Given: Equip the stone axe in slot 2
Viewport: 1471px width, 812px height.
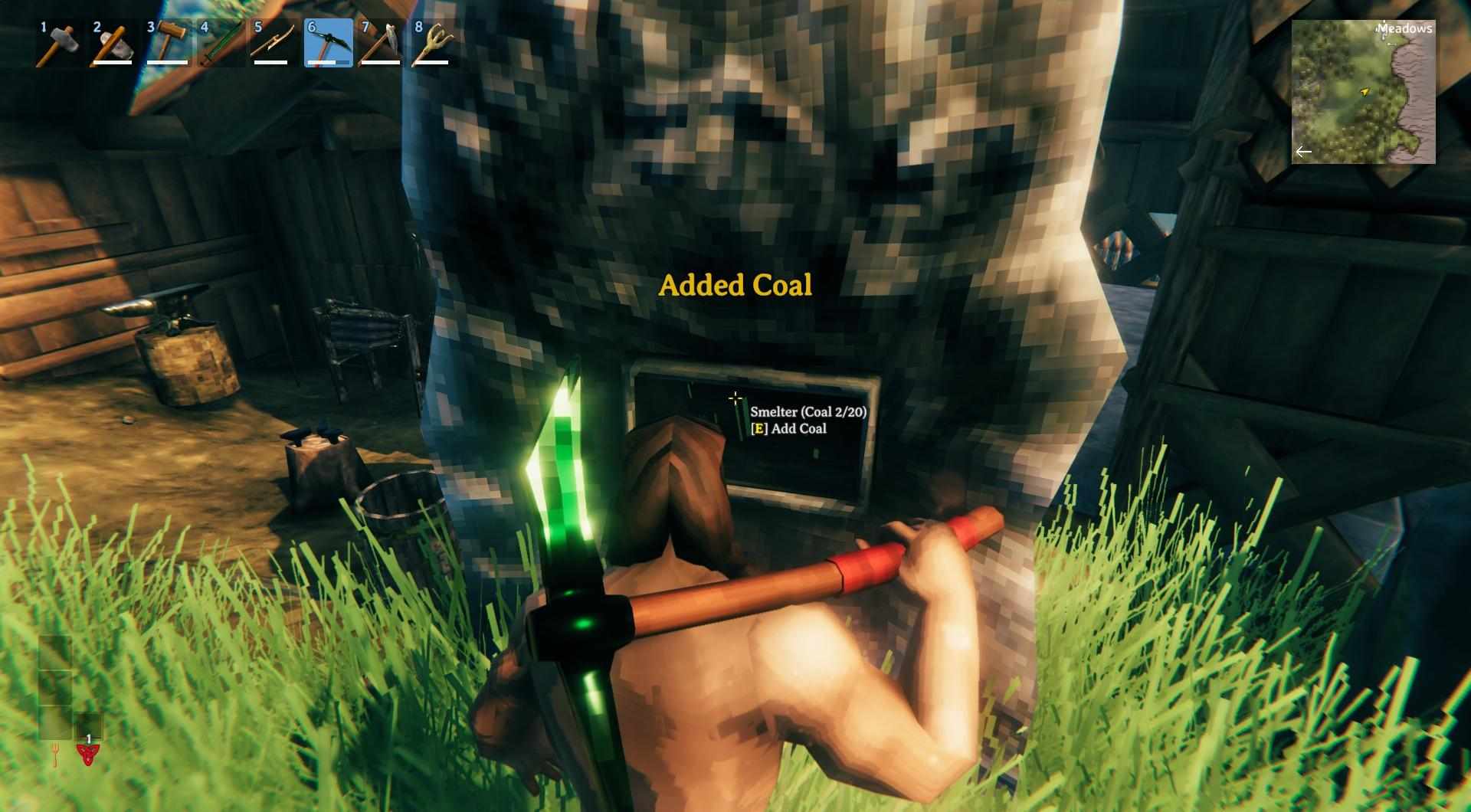Looking at the screenshot, I should 113,44.
